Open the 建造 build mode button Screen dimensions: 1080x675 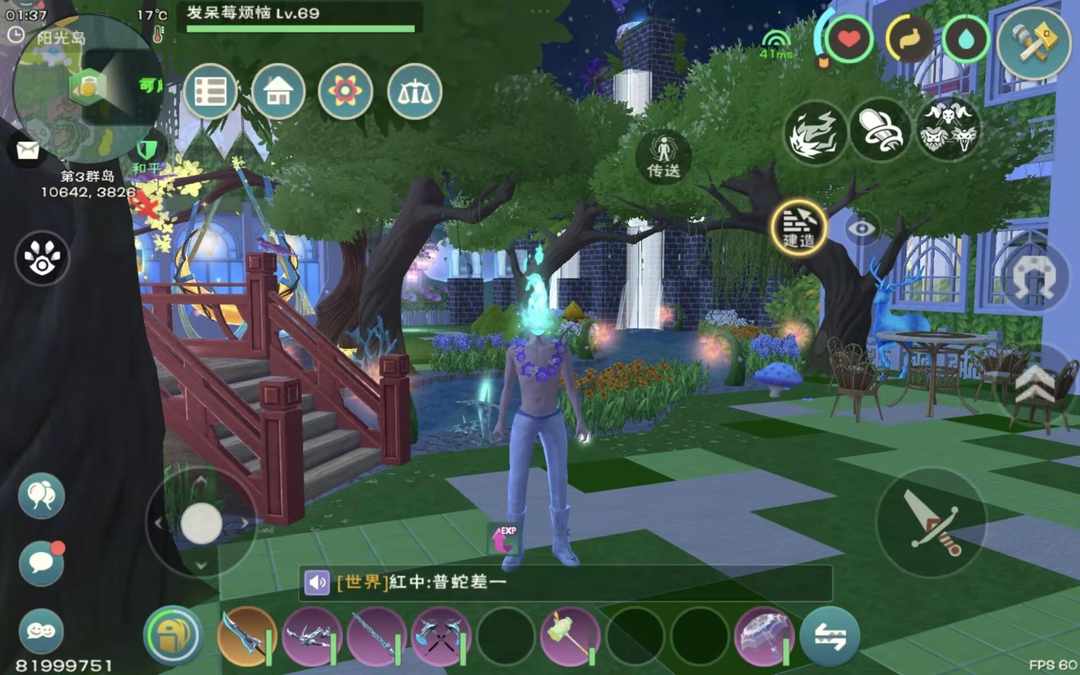[x=799, y=226]
